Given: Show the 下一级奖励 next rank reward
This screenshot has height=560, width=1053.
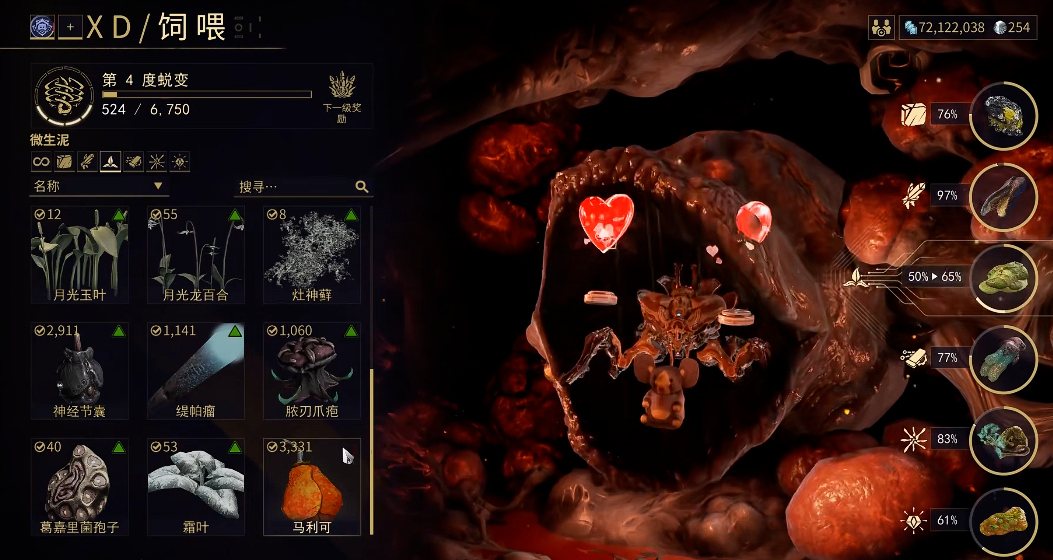Looking at the screenshot, I should tap(342, 96).
